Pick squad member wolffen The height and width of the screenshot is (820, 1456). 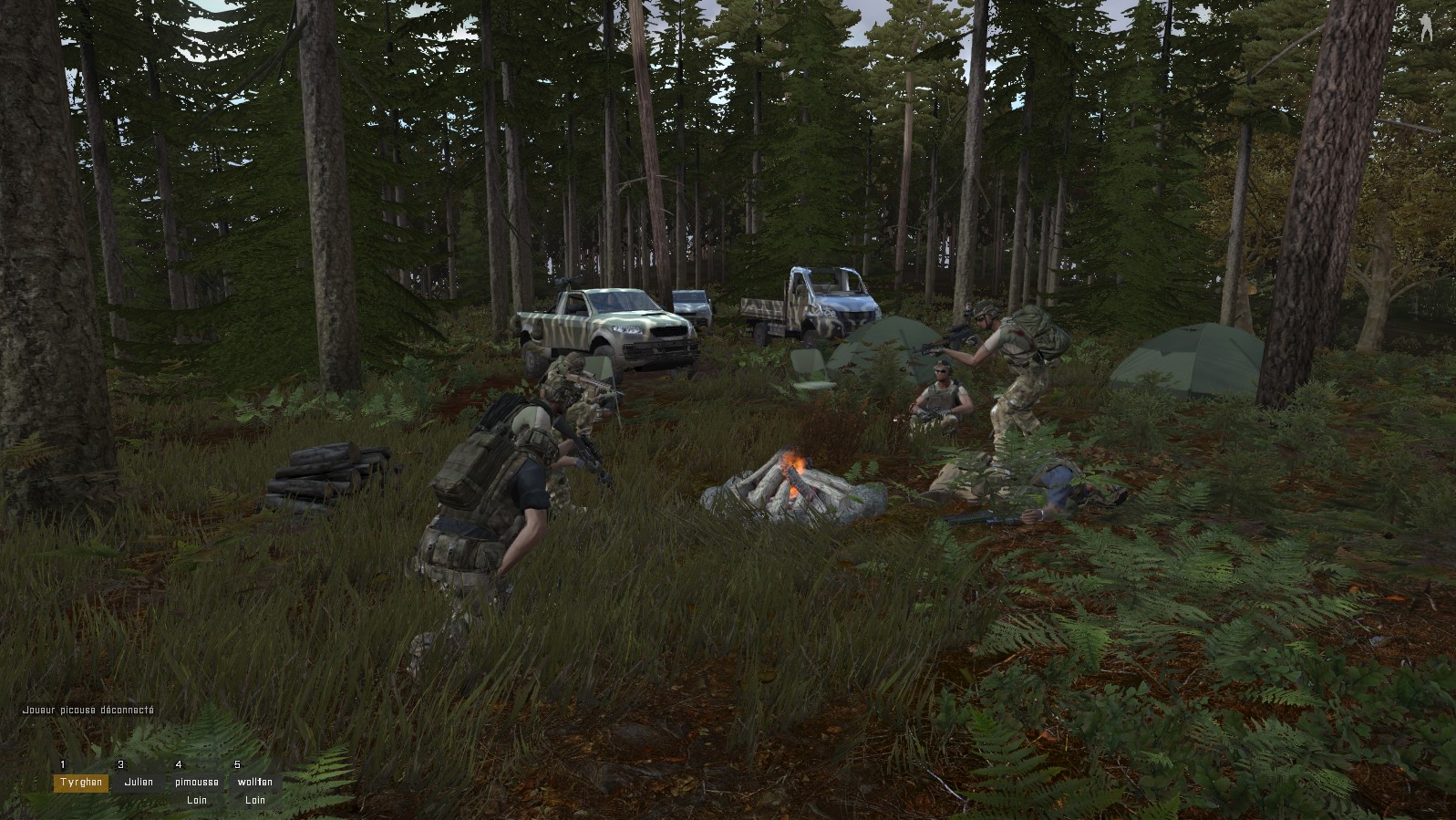pos(255,783)
